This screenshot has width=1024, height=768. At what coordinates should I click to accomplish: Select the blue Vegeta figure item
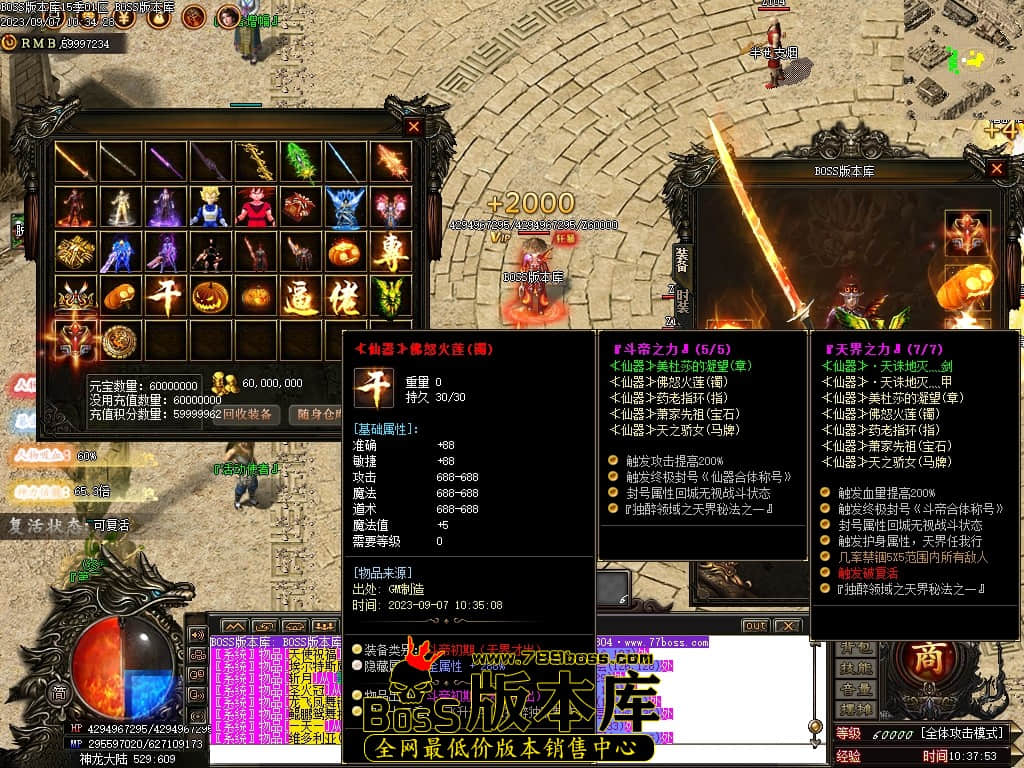pos(209,207)
